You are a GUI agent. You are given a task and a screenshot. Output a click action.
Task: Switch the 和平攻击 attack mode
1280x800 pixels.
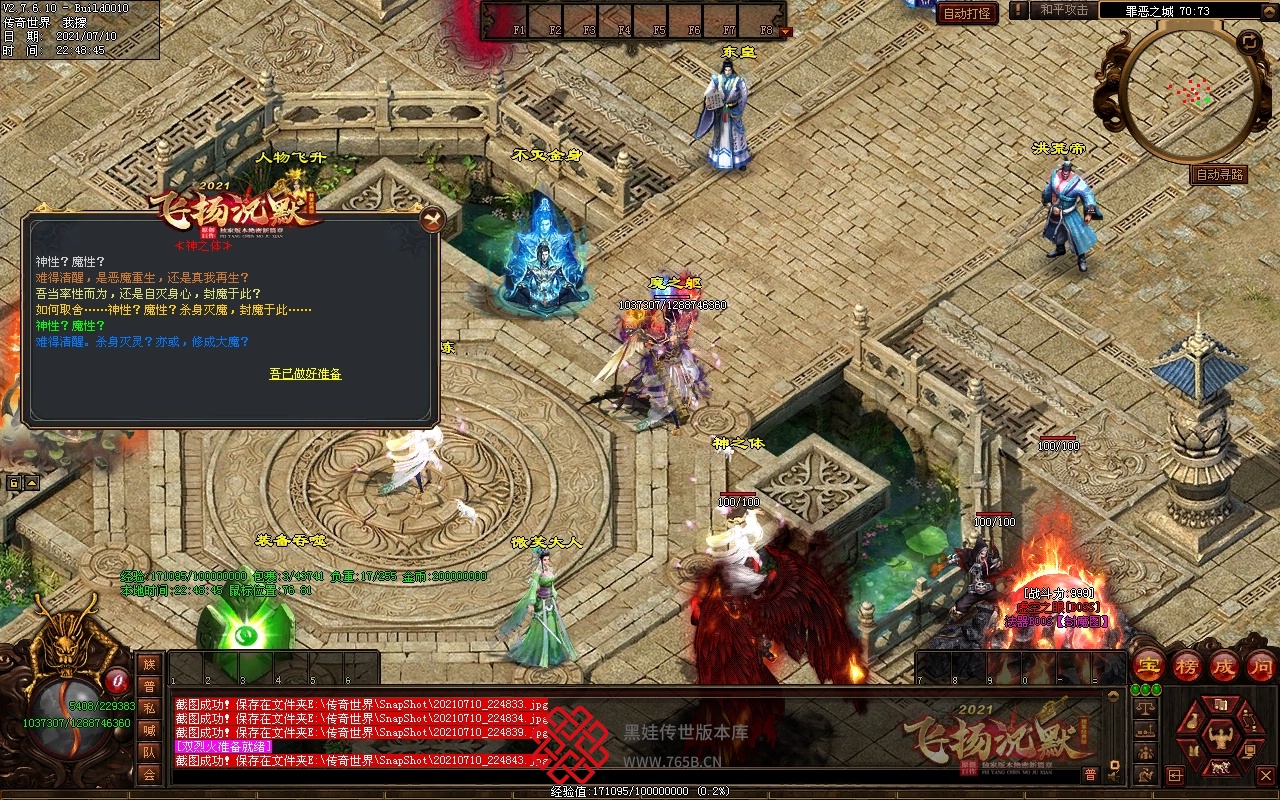pyautogui.click(x=1063, y=10)
